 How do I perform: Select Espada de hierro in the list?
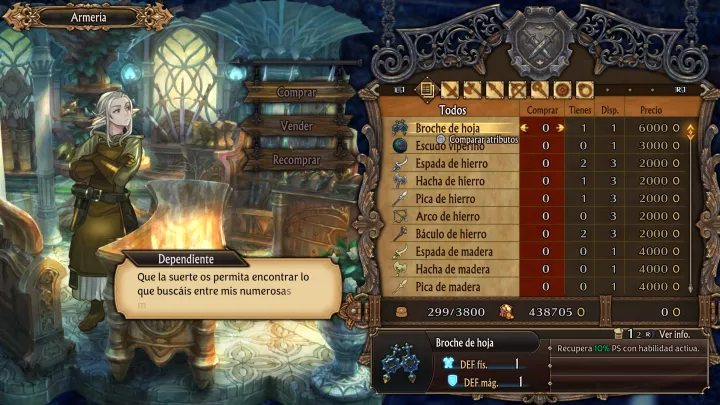tap(450, 163)
